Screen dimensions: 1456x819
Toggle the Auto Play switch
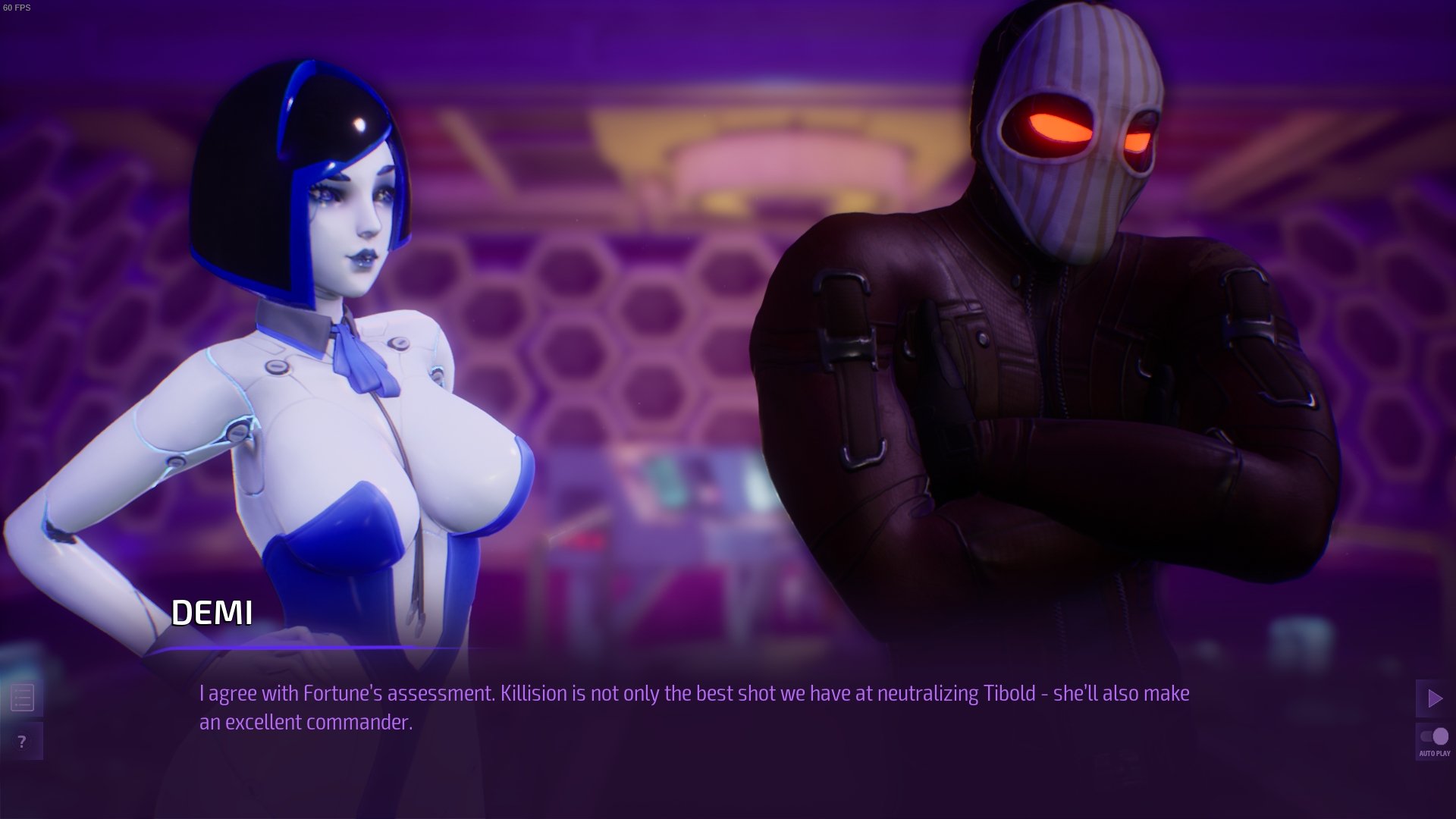1434,736
